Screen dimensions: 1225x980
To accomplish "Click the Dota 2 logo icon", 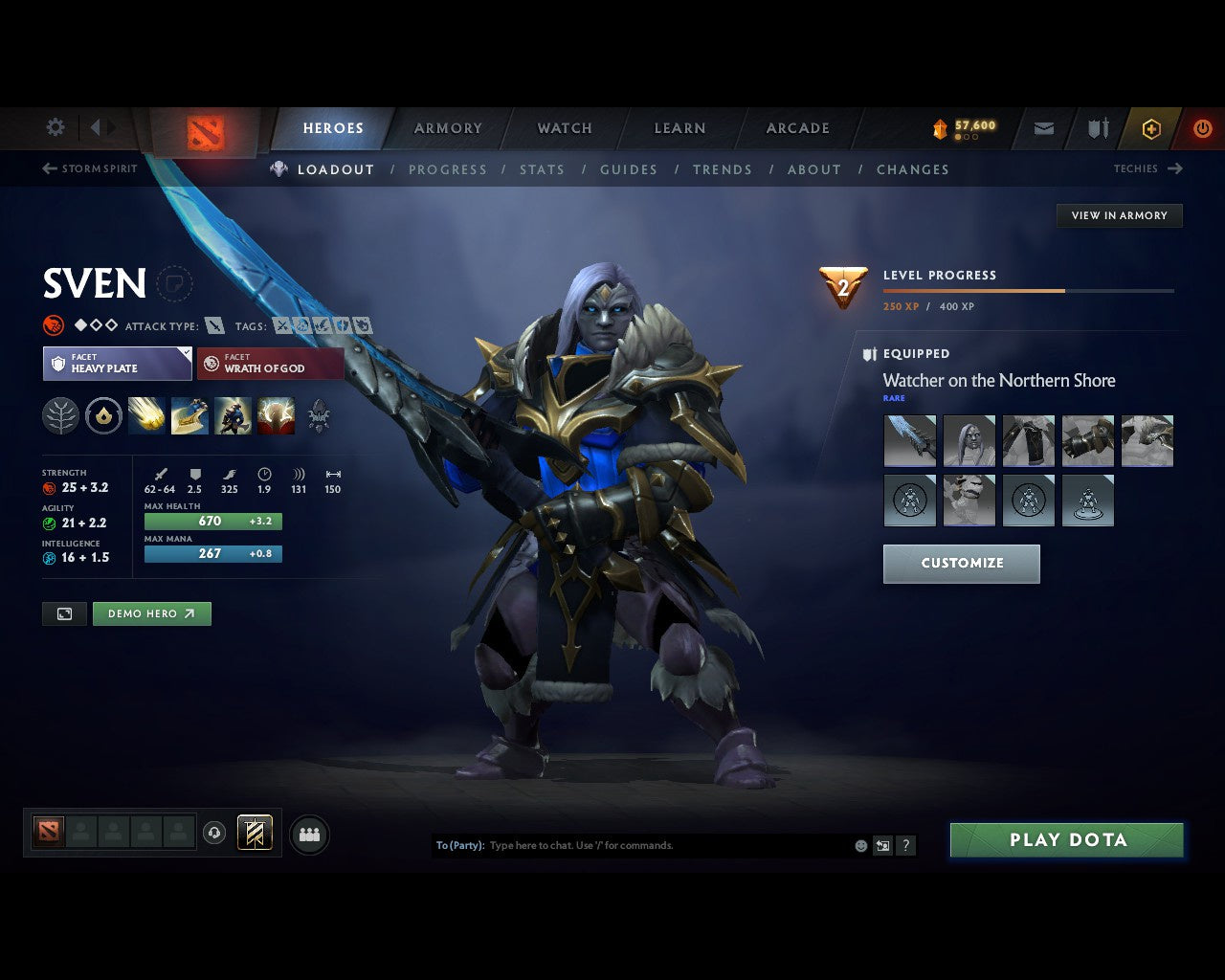I will tap(204, 127).
